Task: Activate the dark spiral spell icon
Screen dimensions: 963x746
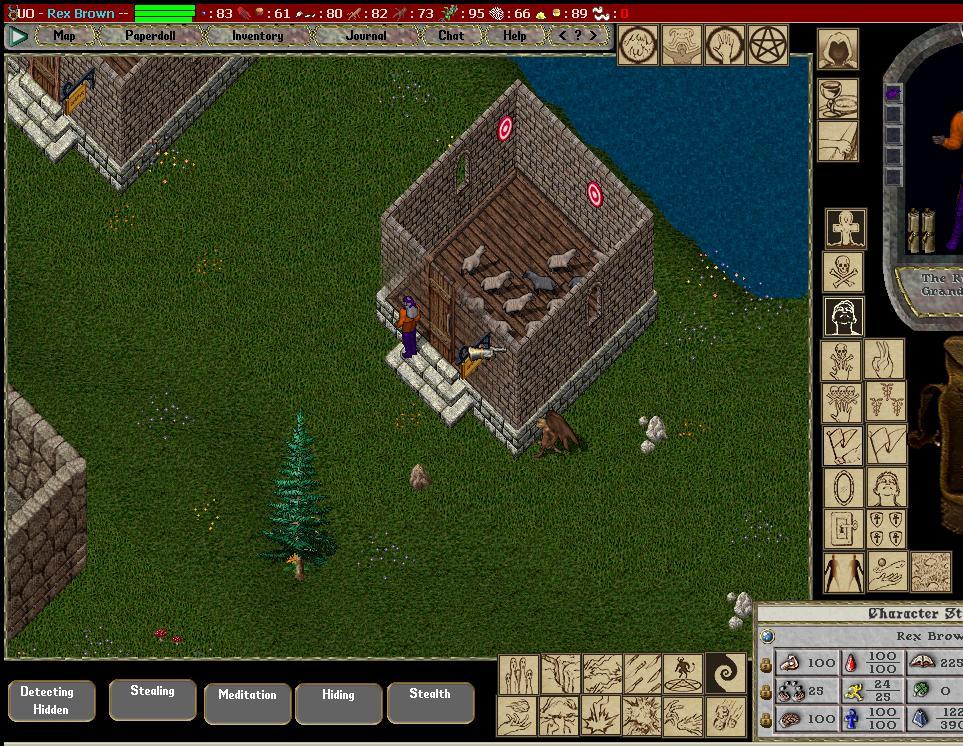Action: pyautogui.click(x=725, y=673)
